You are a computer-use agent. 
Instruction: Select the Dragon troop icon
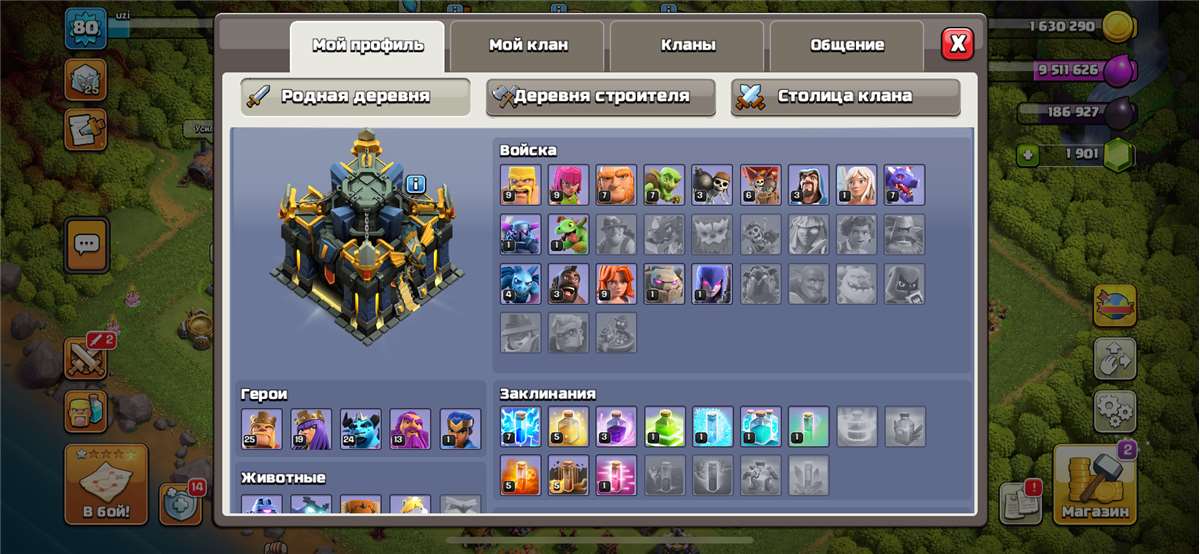tap(904, 185)
